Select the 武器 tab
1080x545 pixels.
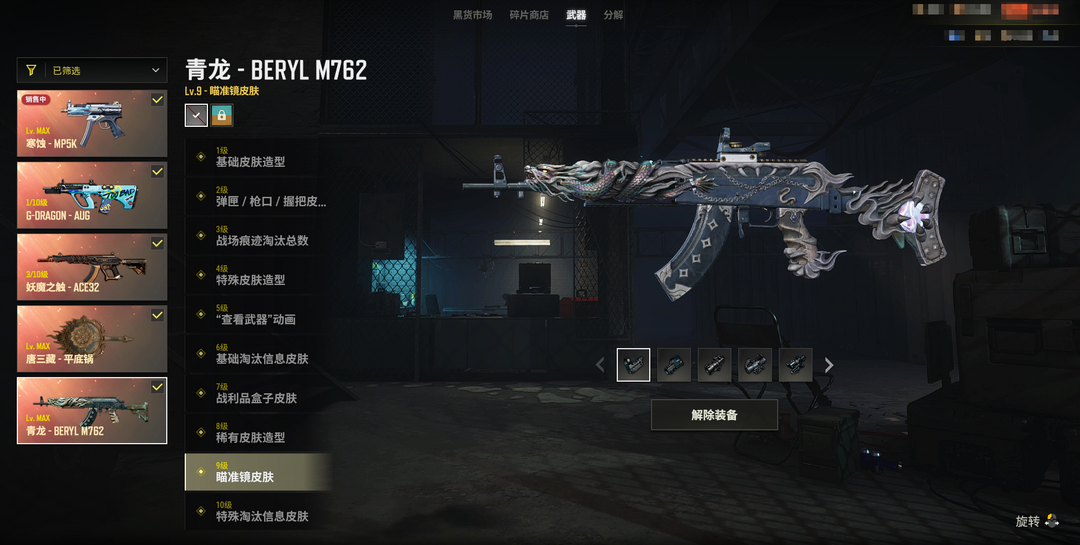point(576,15)
